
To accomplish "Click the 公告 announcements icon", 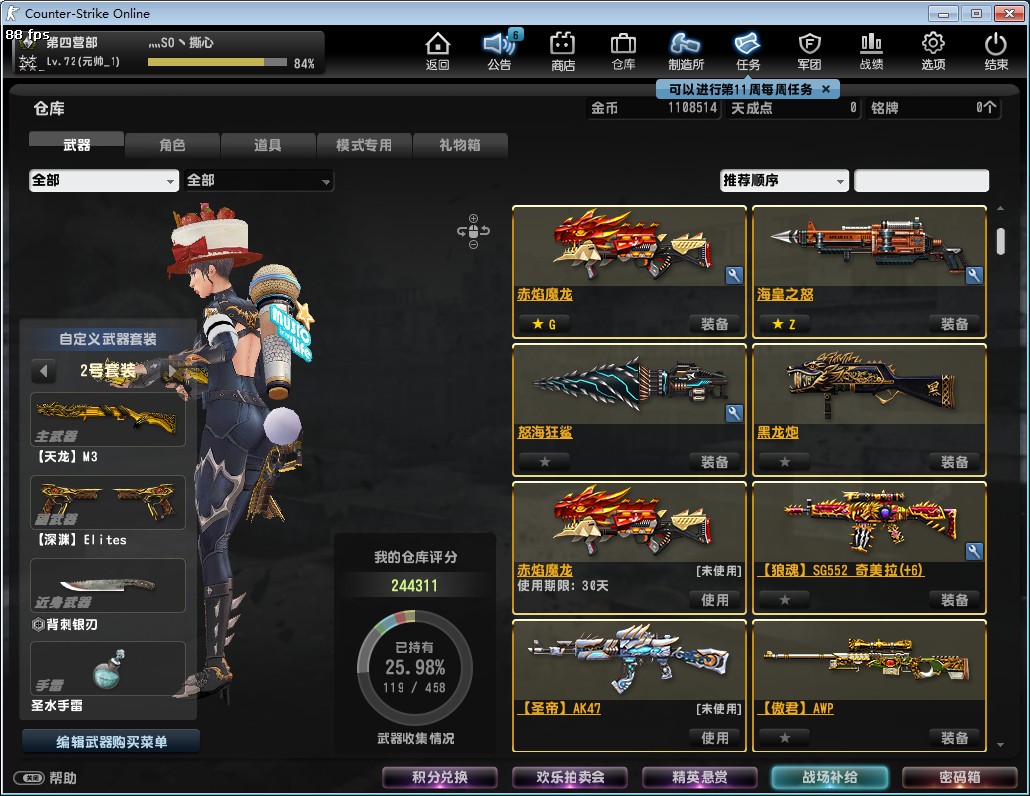I will pos(499,50).
